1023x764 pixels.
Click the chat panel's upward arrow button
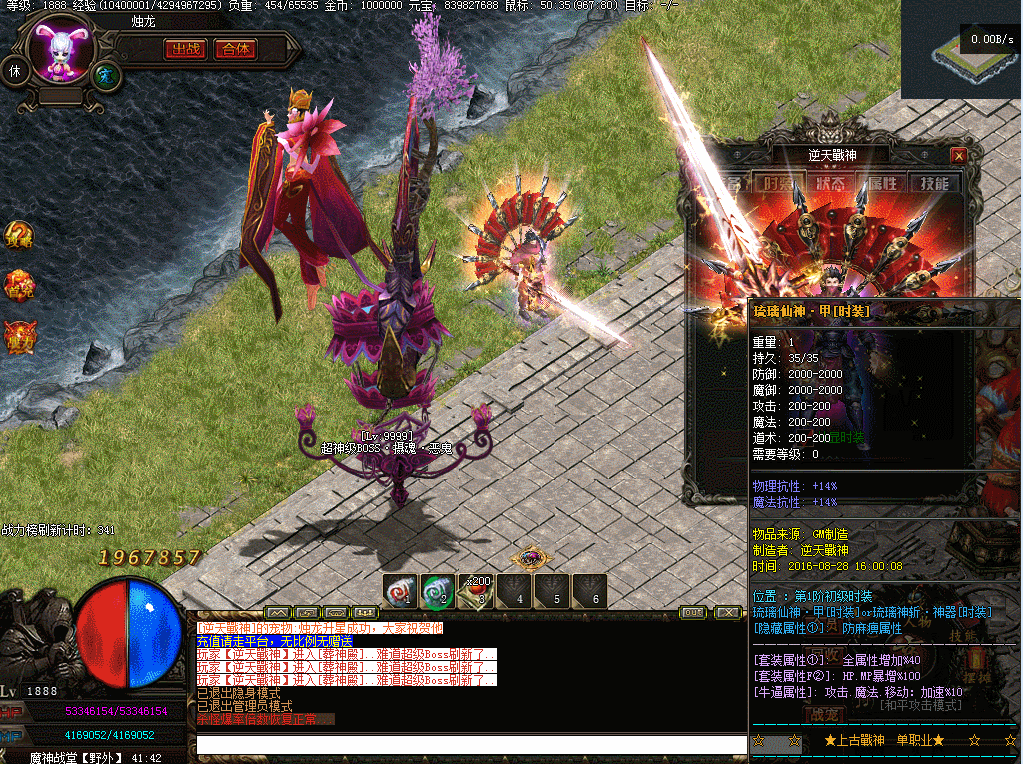(x=277, y=612)
